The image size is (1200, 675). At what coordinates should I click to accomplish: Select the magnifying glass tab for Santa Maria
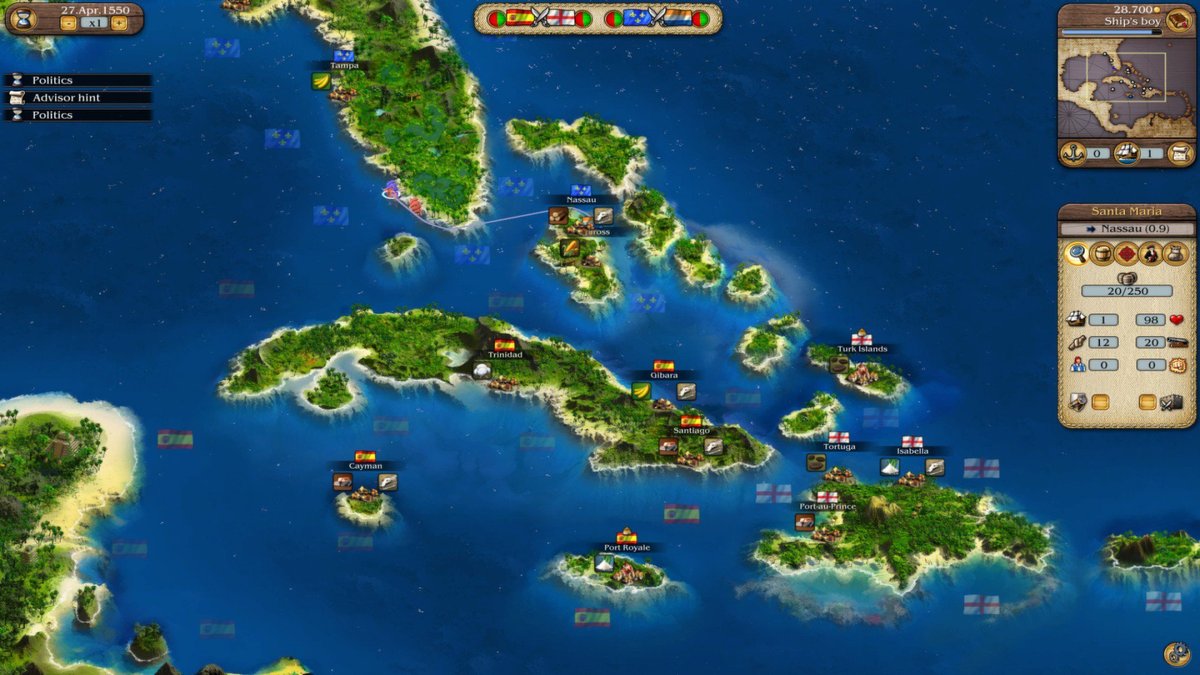point(1077,253)
